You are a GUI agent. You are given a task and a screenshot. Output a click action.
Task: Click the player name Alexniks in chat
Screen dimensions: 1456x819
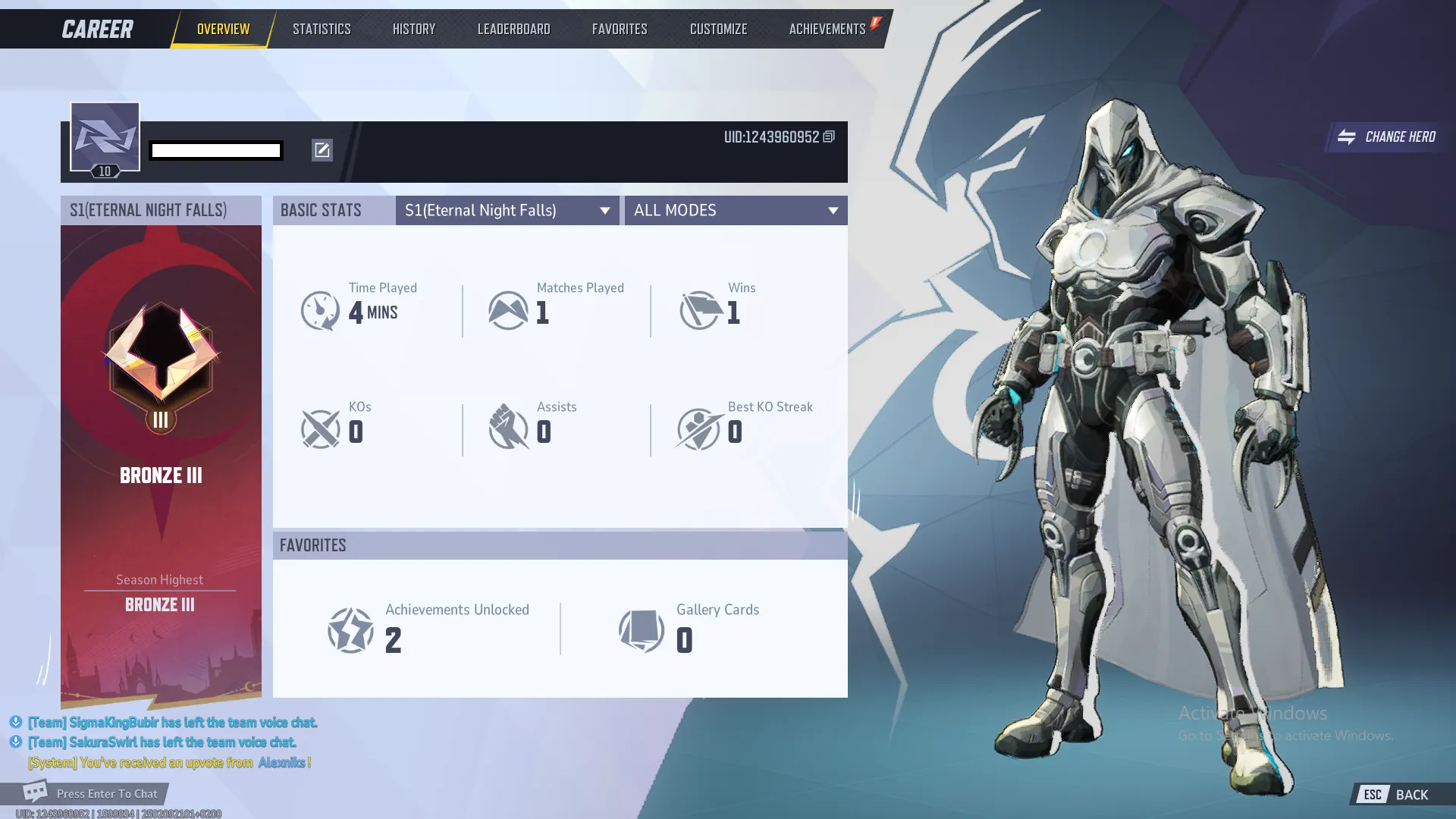coord(281,762)
